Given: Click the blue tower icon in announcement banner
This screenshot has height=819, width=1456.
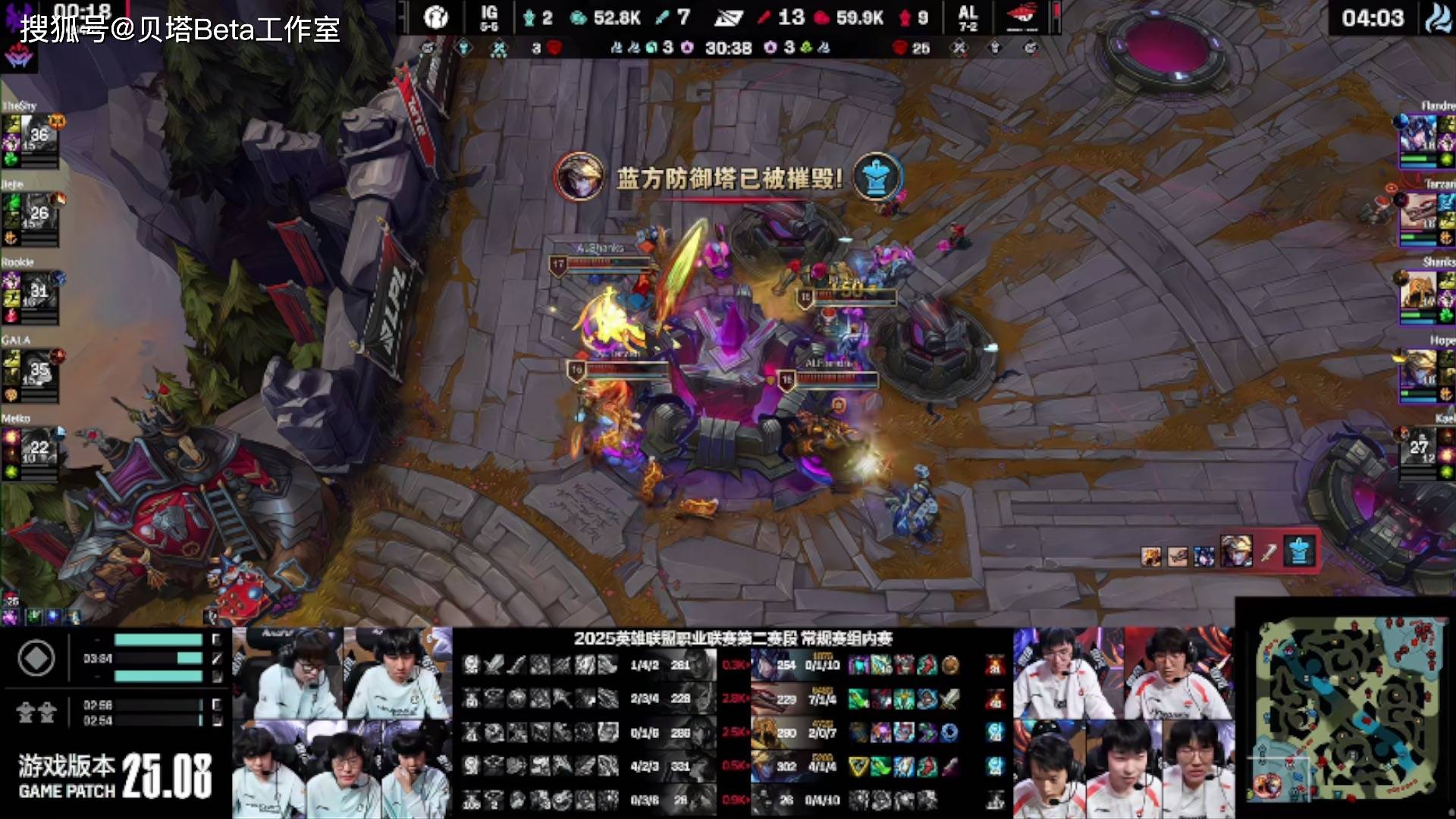Looking at the screenshot, I should 877,177.
